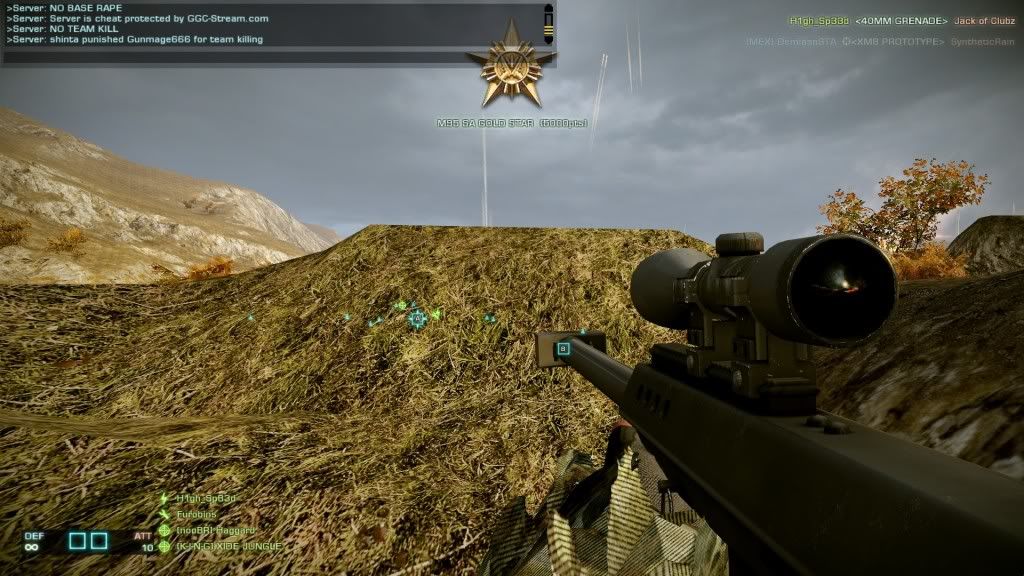Select squad member Eurobins
Viewport: 1024px width, 576px height.
pos(196,514)
